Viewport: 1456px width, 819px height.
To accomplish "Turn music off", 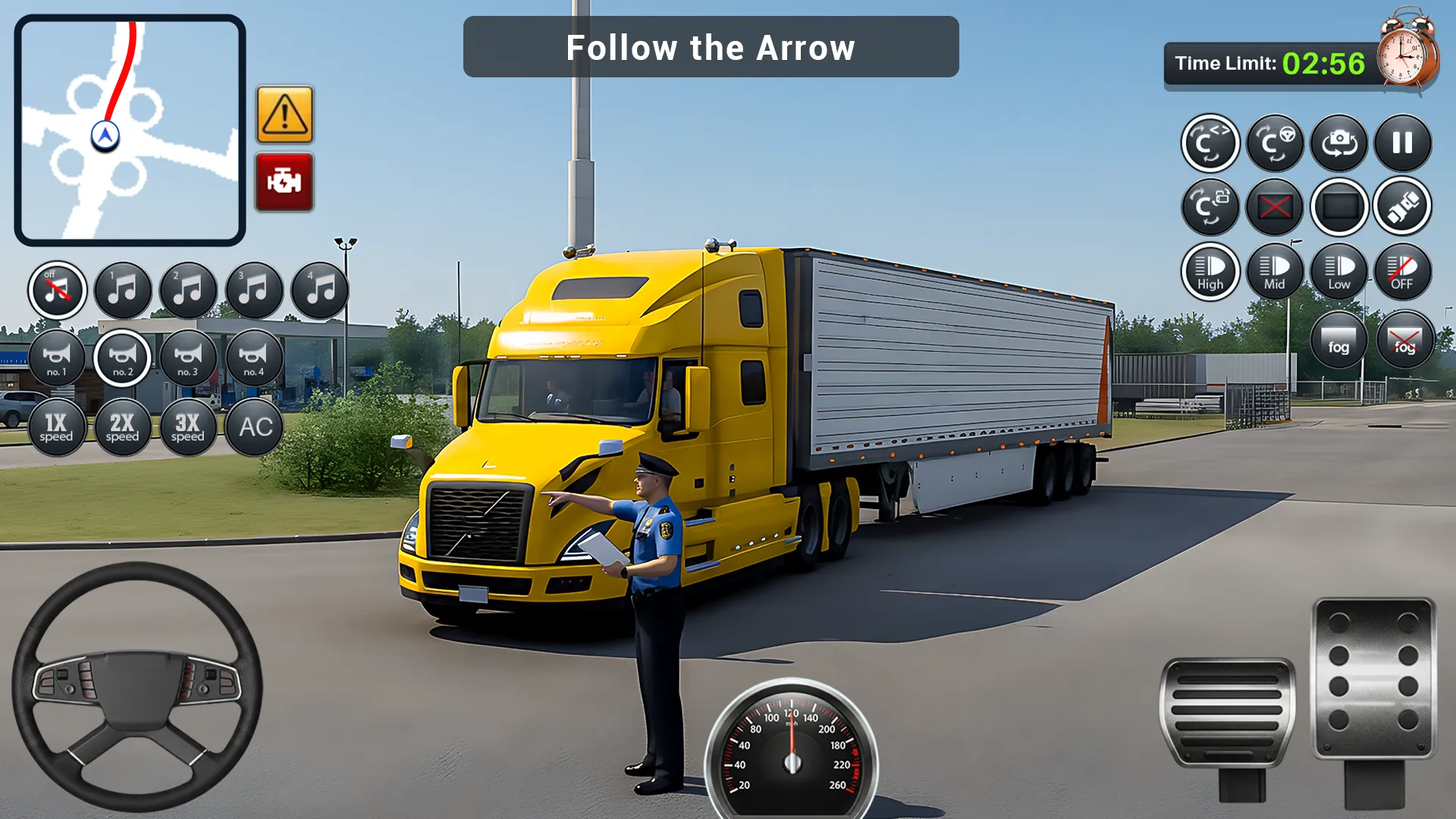I will (x=58, y=289).
